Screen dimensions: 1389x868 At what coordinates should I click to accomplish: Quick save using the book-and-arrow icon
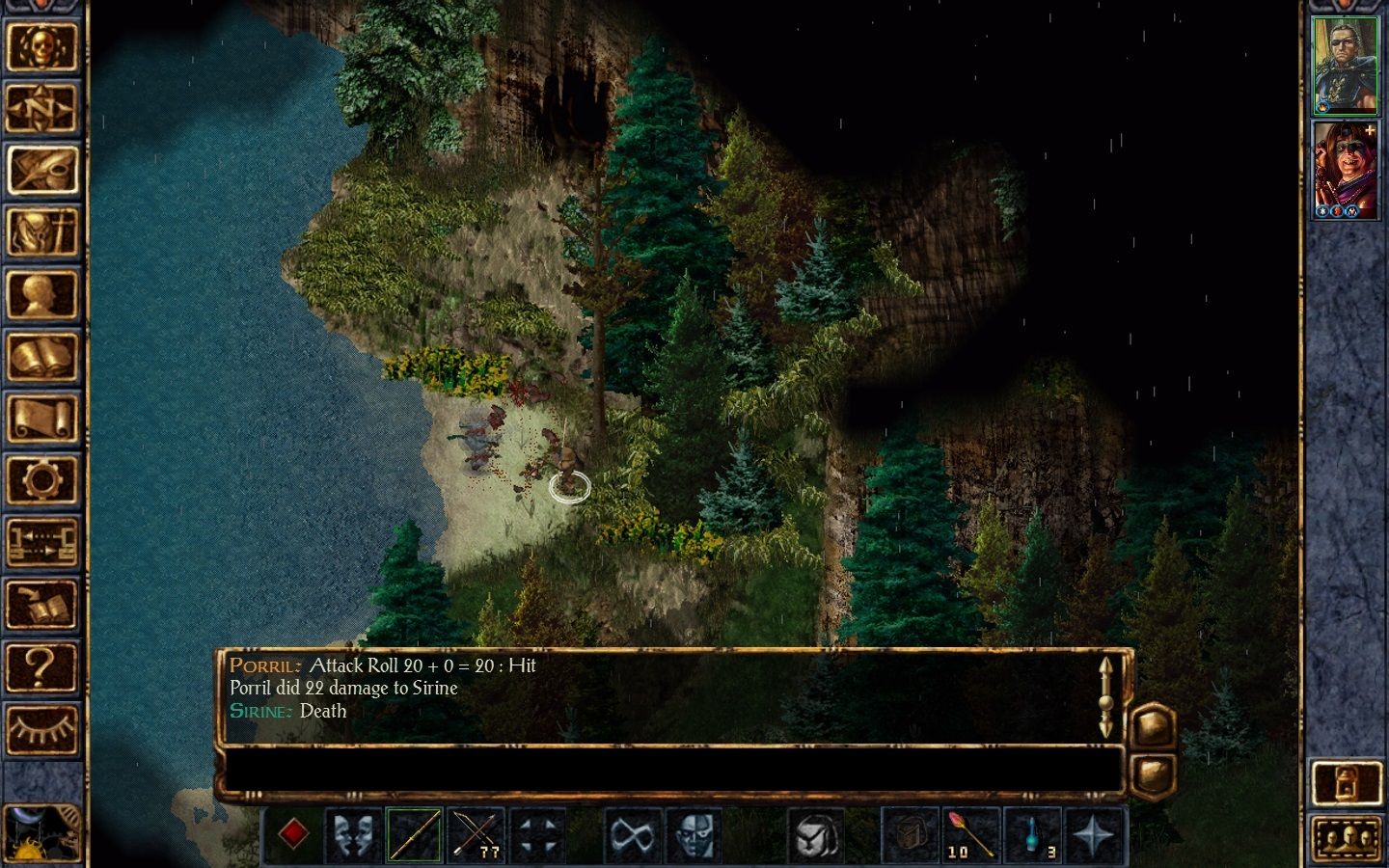tap(41, 603)
